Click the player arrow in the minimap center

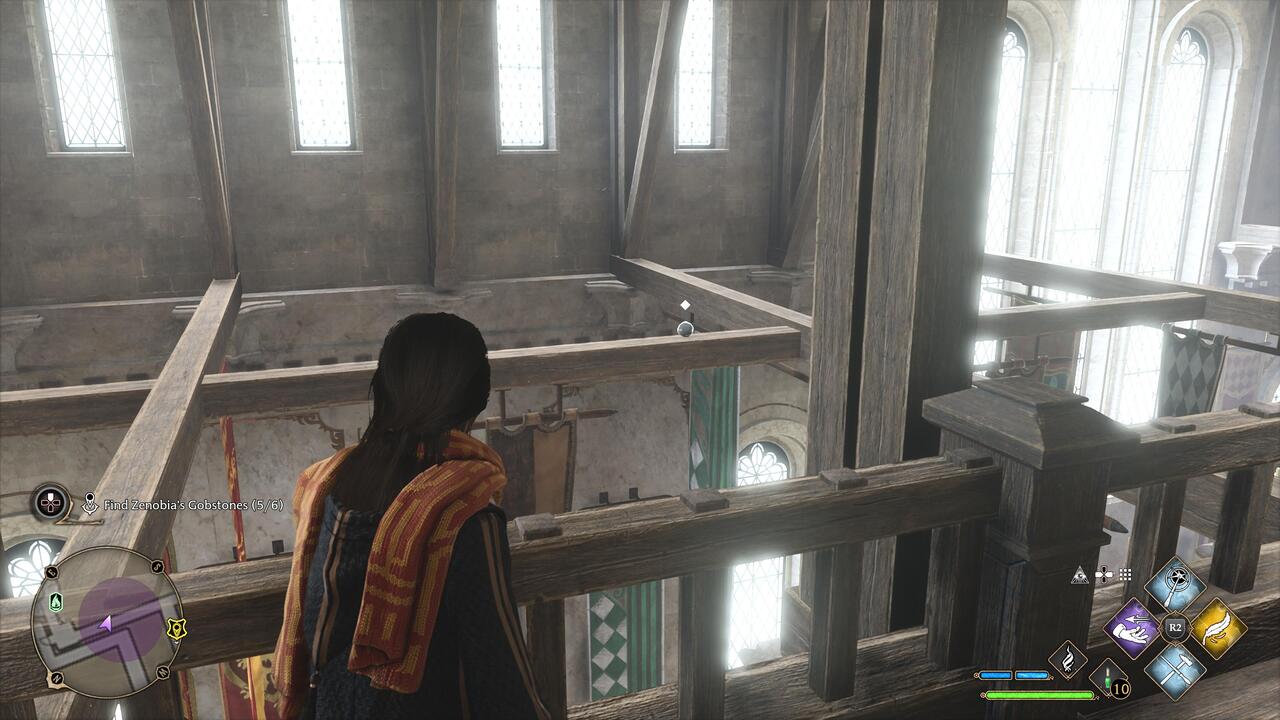(105, 623)
